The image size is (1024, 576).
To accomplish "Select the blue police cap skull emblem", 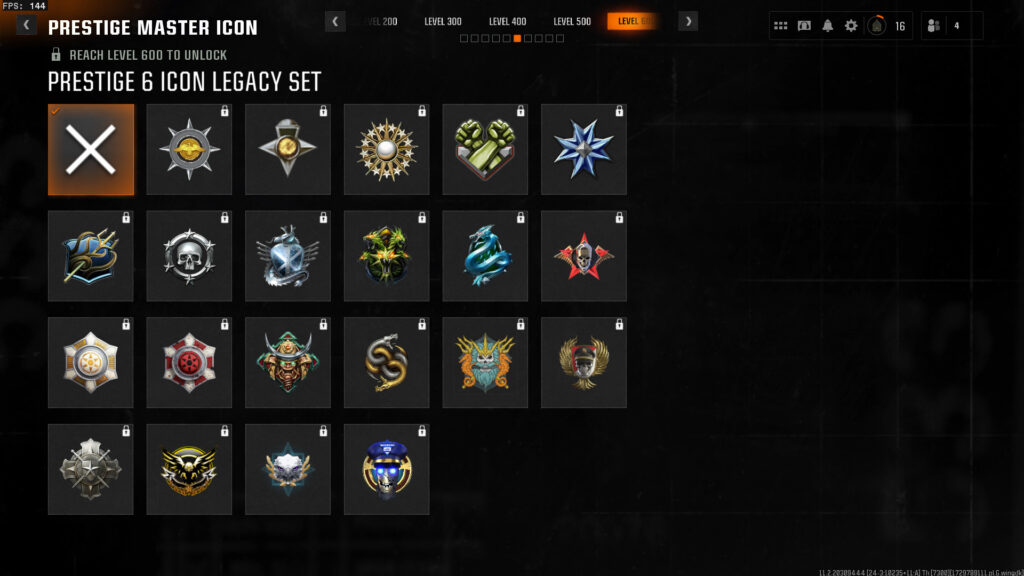I will point(387,469).
